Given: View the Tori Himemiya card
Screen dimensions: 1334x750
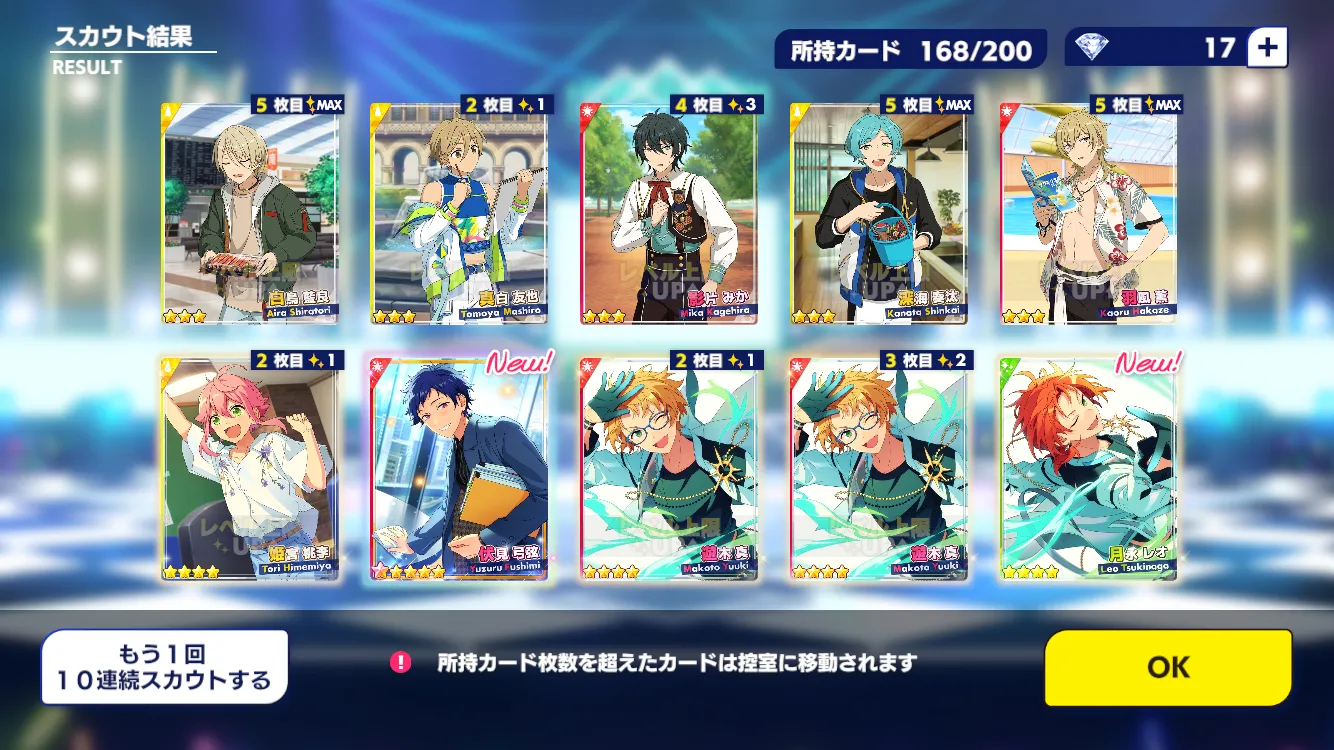Looking at the screenshot, I should pyautogui.click(x=250, y=467).
